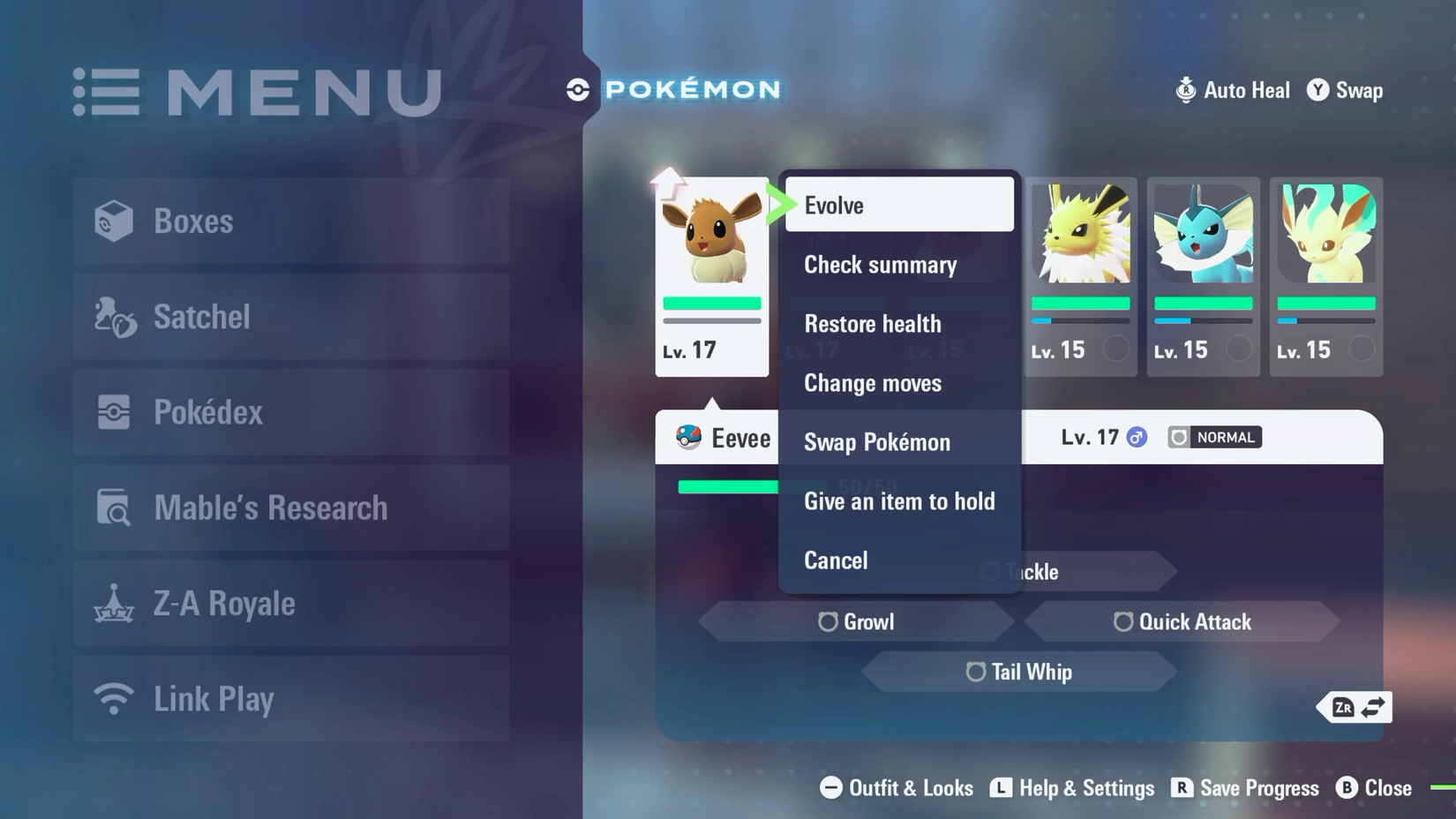Click Eevee's male gender symbol
The image size is (1456, 819).
[1136, 436]
